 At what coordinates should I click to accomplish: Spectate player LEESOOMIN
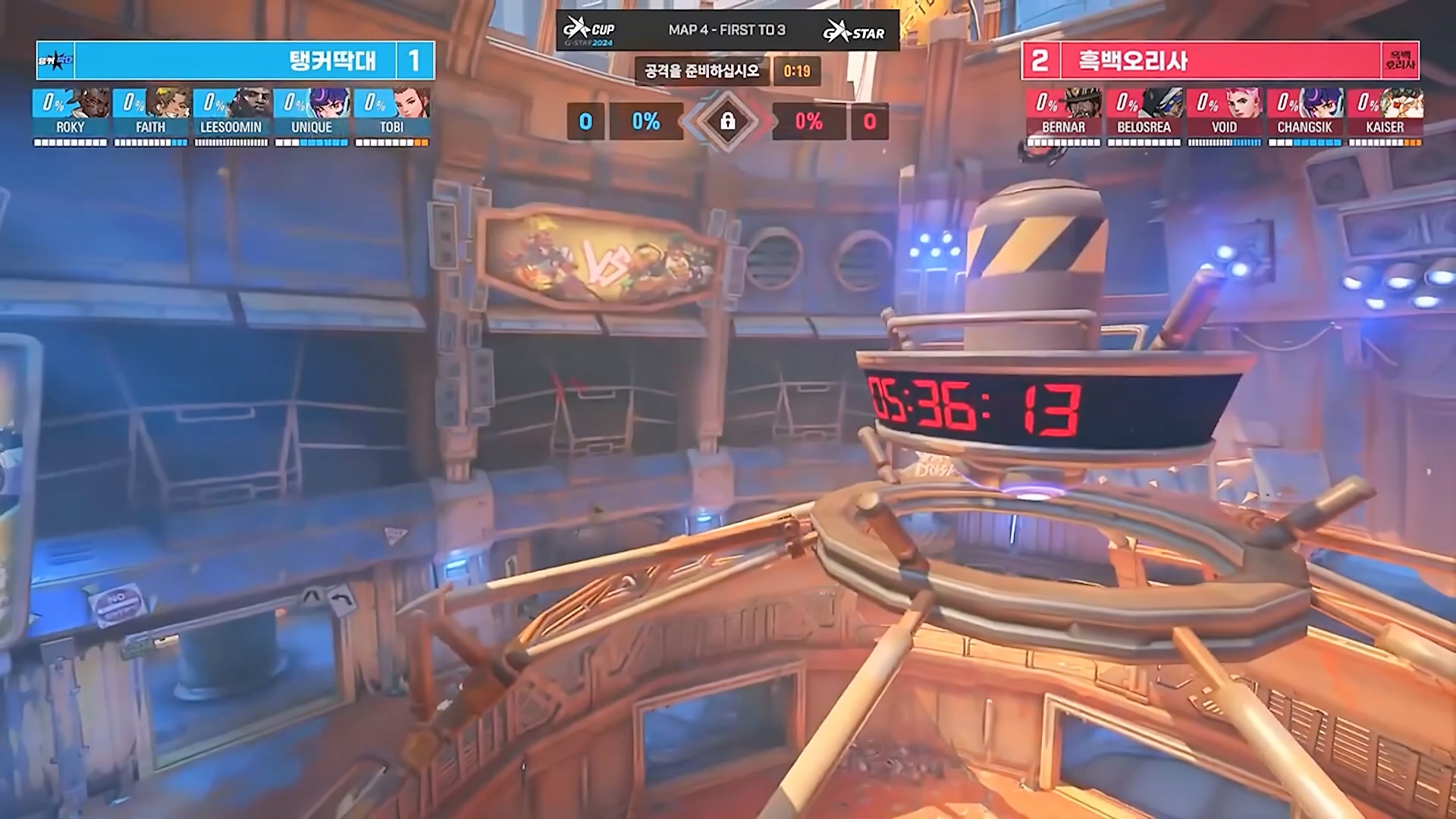[231, 116]
